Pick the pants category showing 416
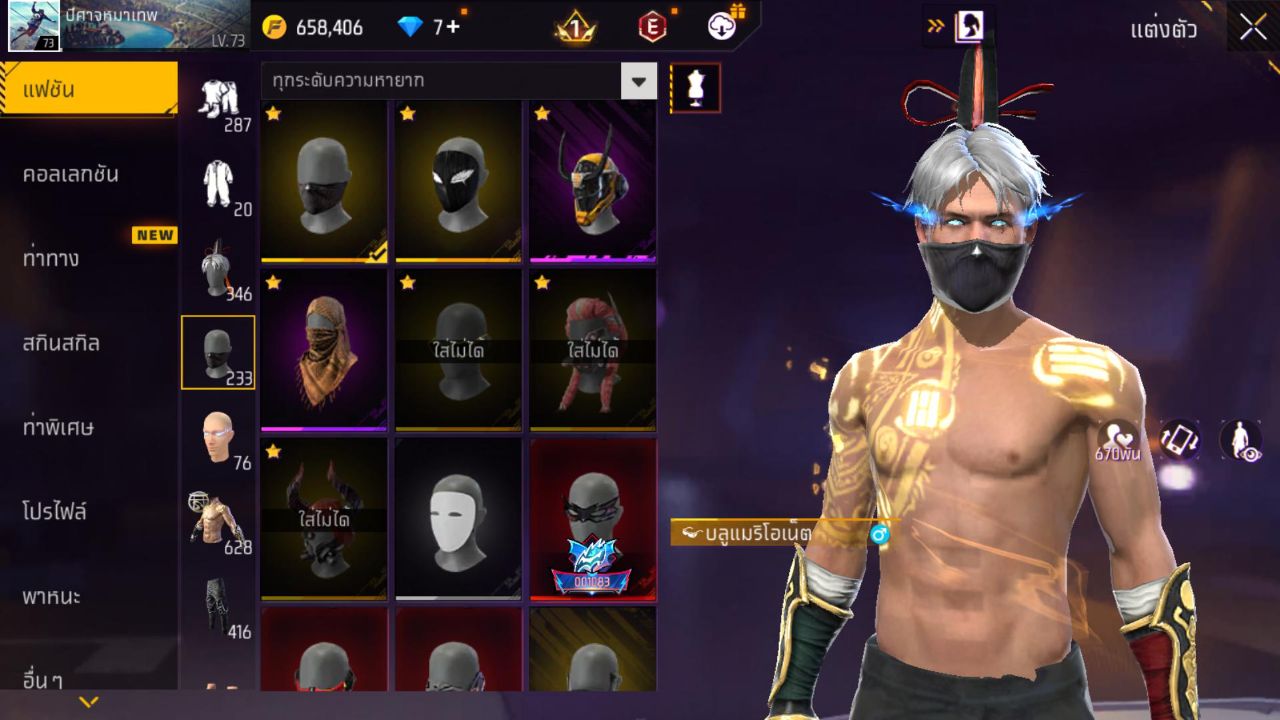 (218, 606)
